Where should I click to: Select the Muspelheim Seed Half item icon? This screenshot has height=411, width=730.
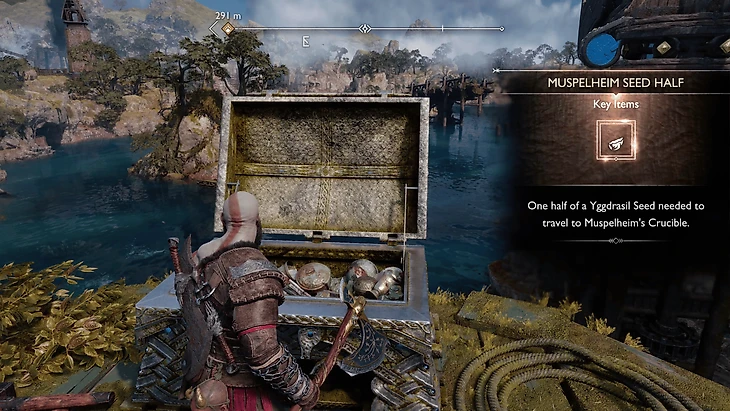tap(615, 141)
